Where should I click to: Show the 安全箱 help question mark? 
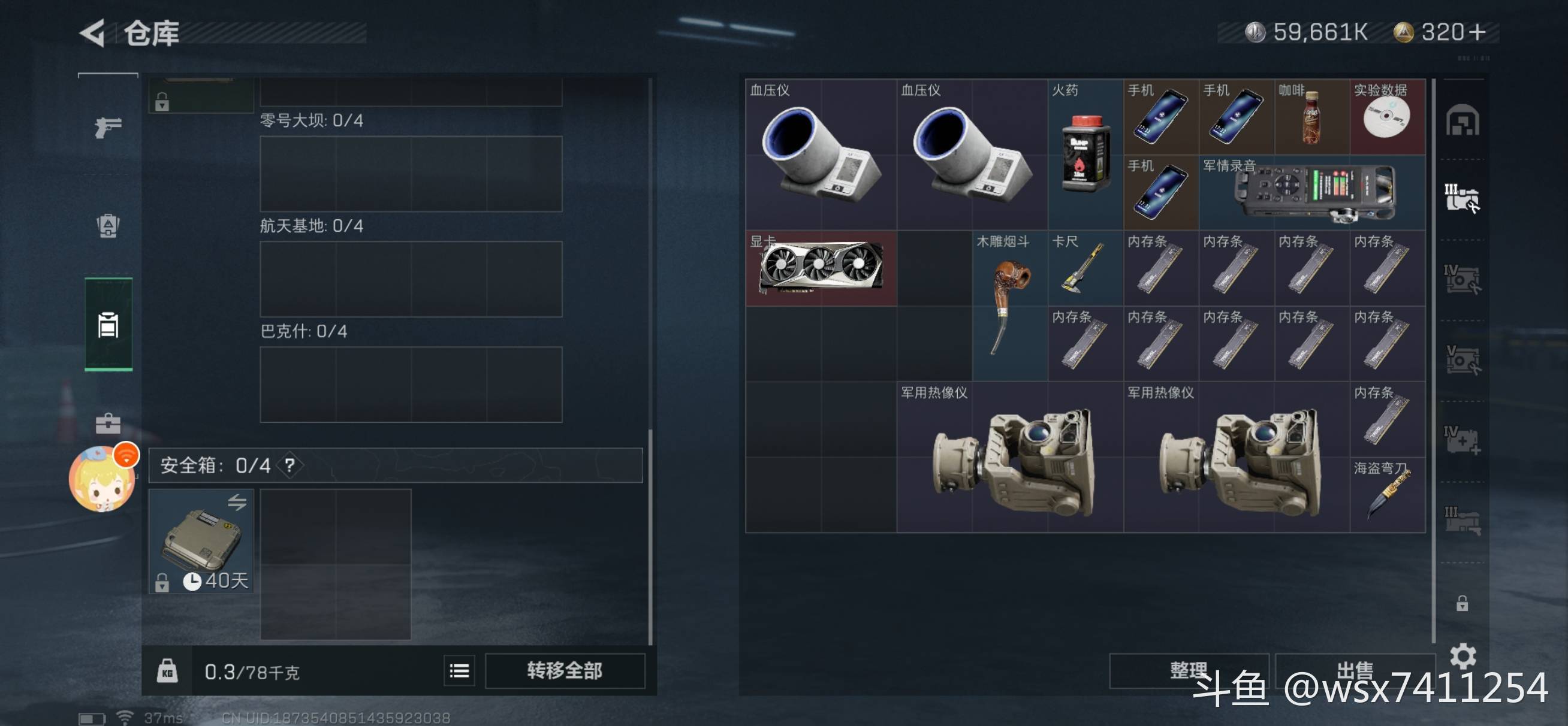tap(290, 465)
